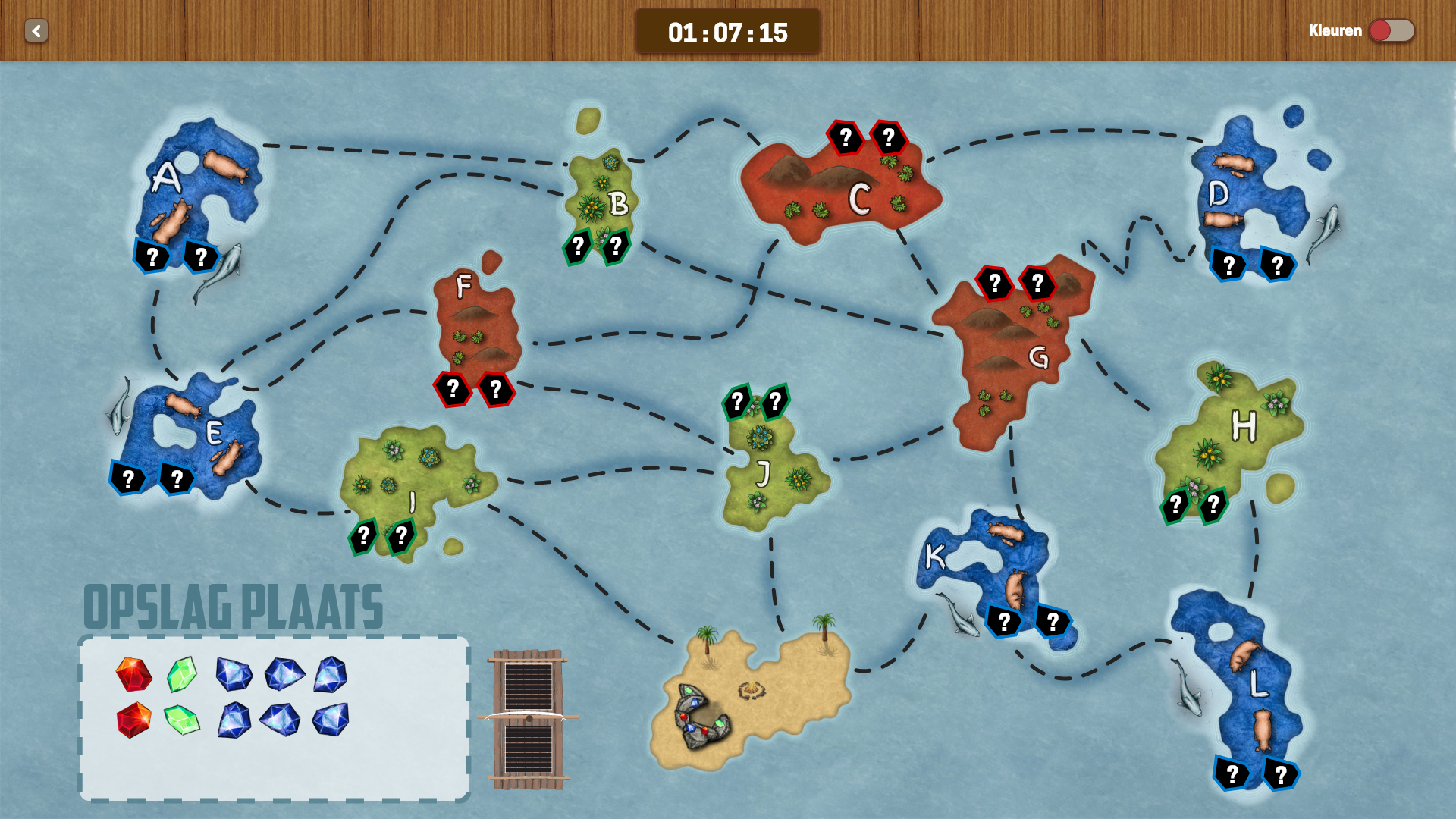The image size is (1456, 819).
Task: Toggle the Kleuren switch
Action: point(1391,31)
